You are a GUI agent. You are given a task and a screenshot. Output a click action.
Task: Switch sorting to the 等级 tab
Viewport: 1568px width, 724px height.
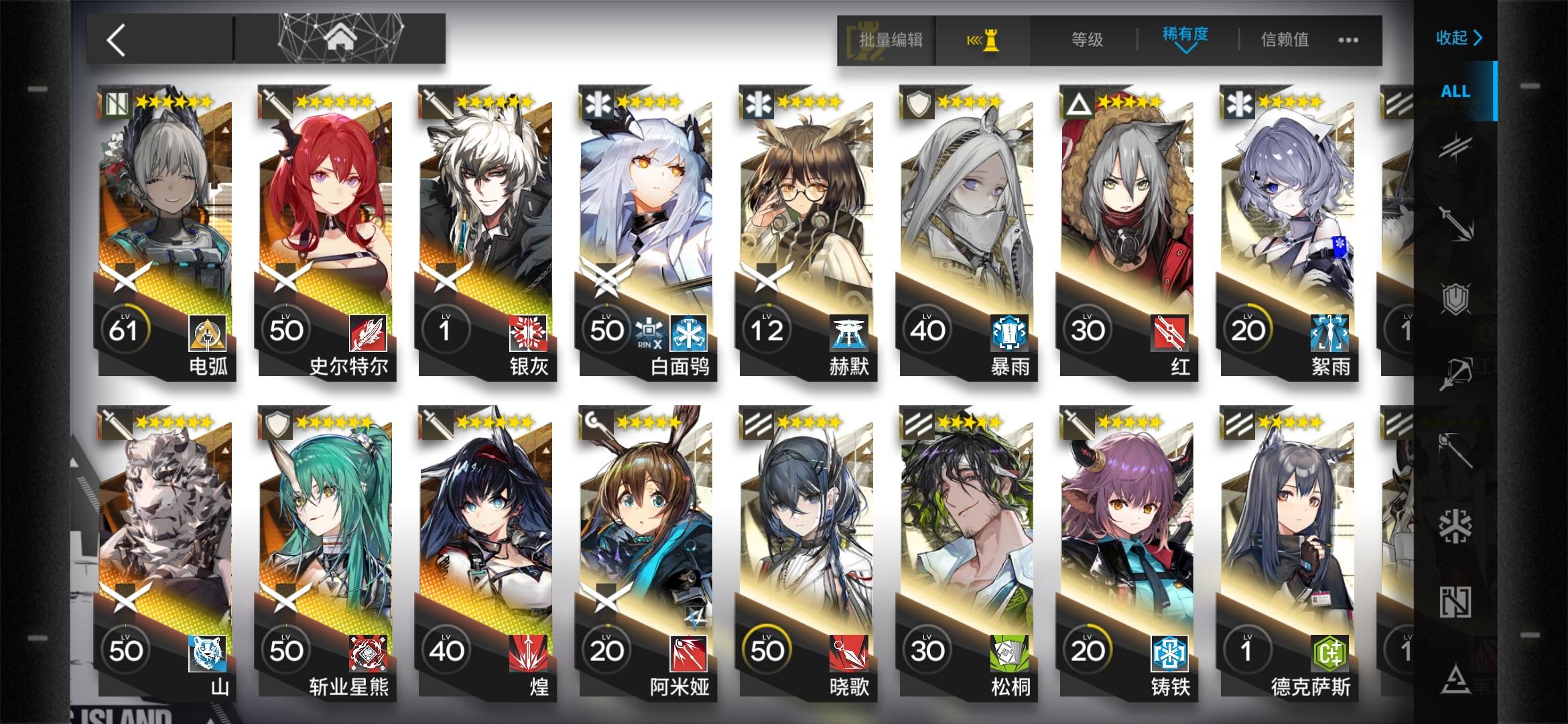[x=1086, y=40]
